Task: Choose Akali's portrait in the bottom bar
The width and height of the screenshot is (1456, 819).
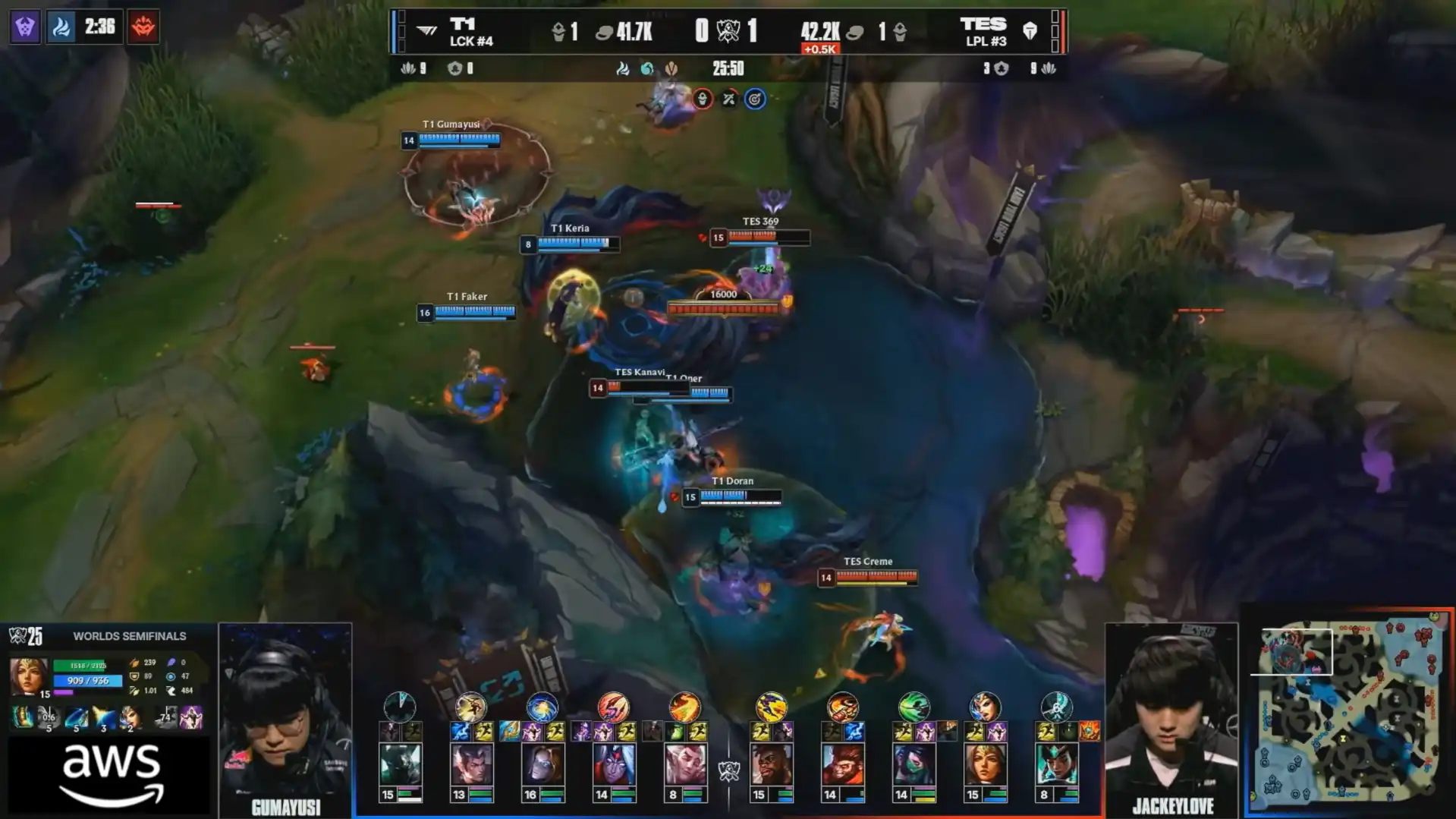Action: click(914, 764)
